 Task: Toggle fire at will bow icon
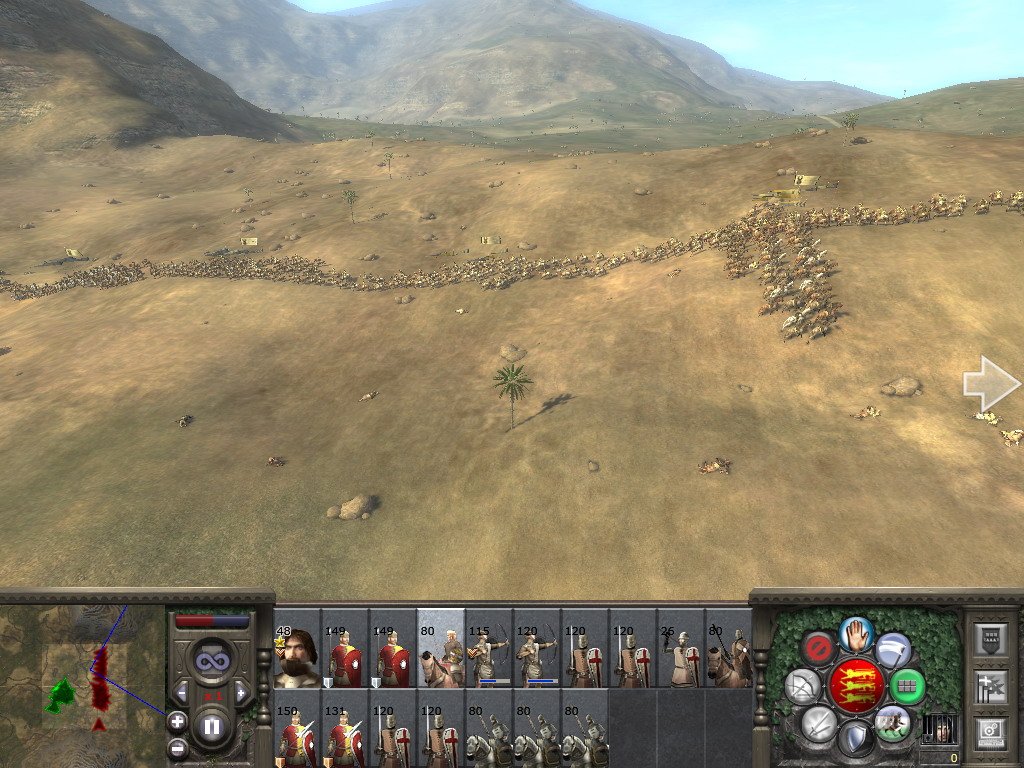[802, 687]
